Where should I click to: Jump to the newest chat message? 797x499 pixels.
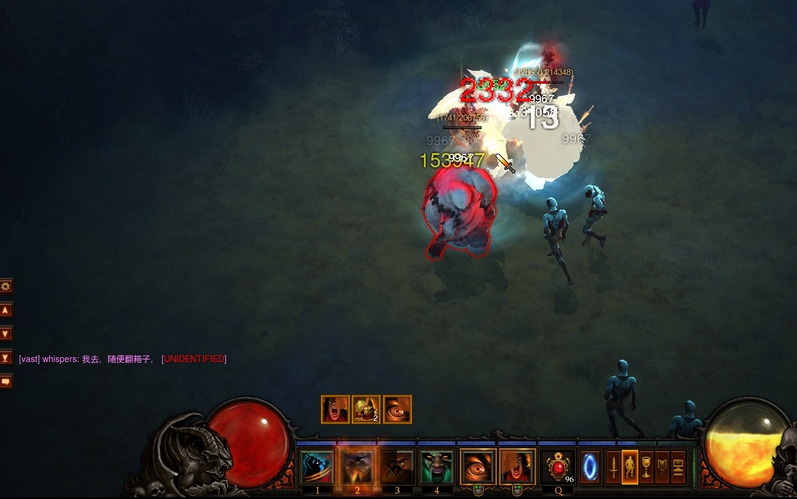click(6, 358)
